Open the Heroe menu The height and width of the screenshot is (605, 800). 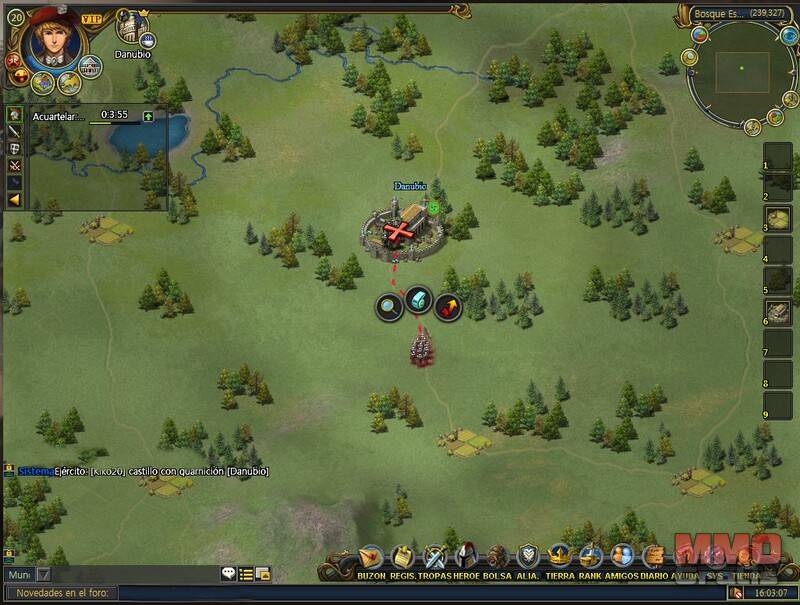click(x=465, y=556)
